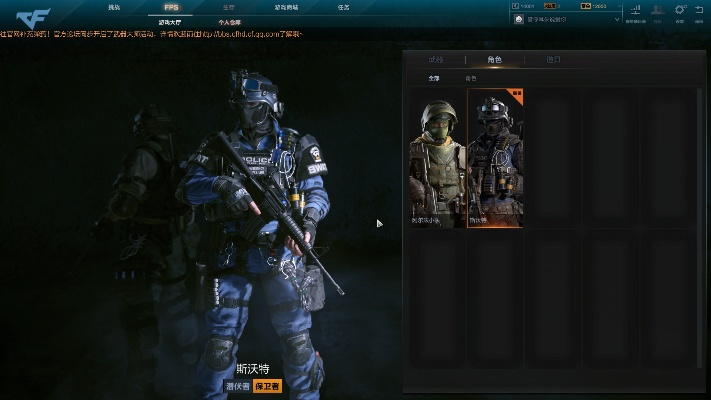Viewport: 711px width, 400px height.
Task: Open the 任务 (missions) top menu
Action: pos(343,7)
